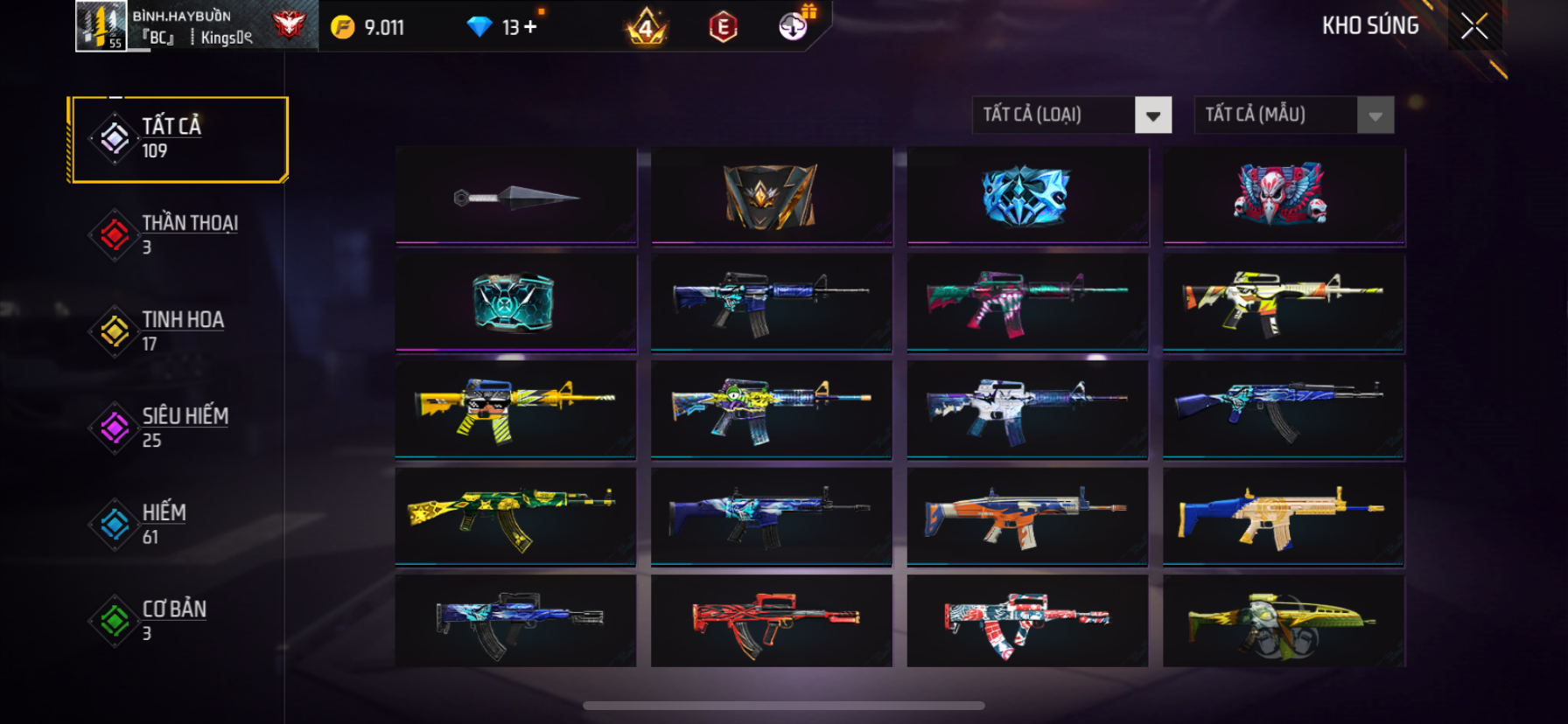Choose the pink and teal M4A1 skin

[x=1027, y=303]
